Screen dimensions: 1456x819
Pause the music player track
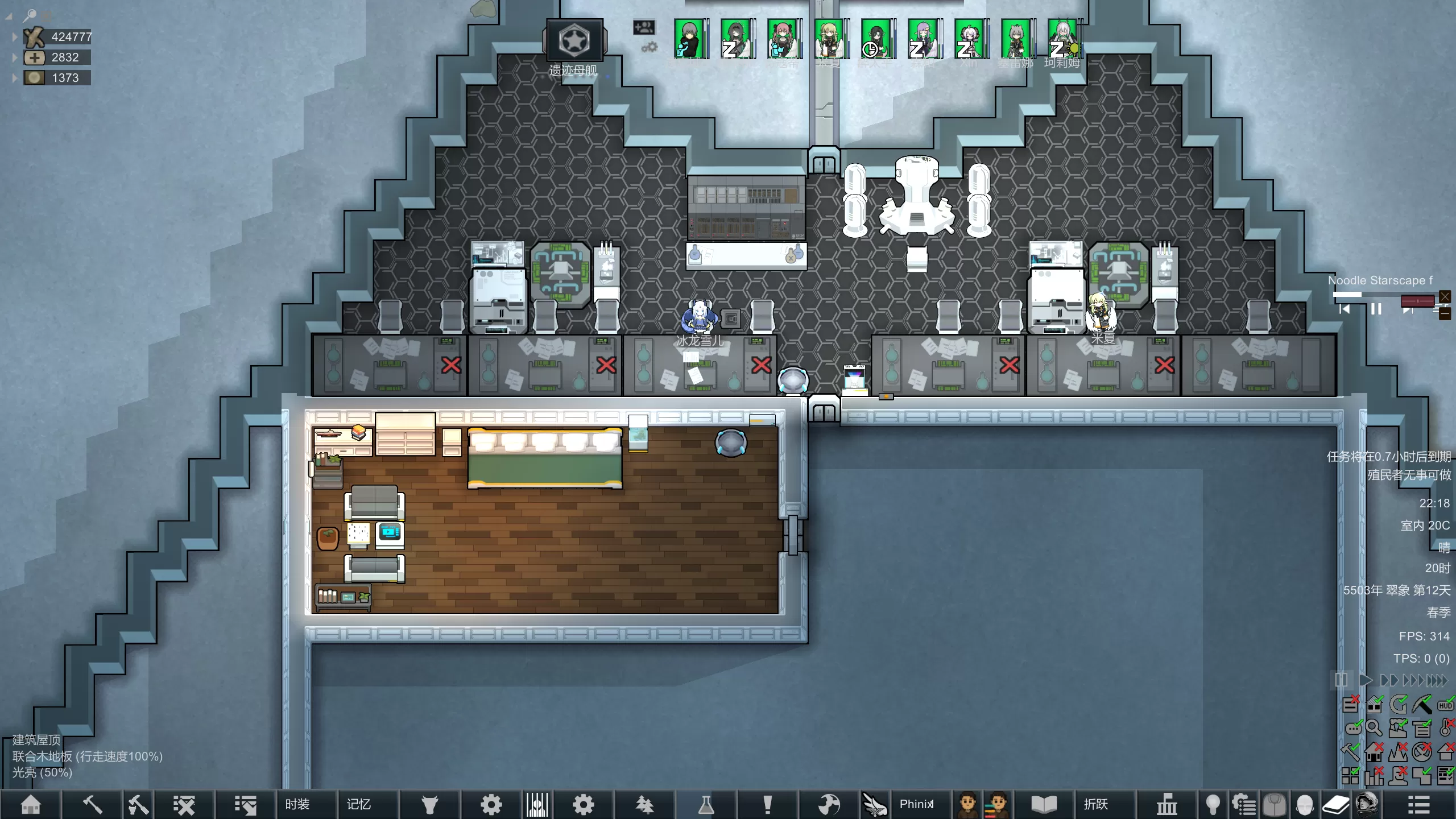(1376, 309)
